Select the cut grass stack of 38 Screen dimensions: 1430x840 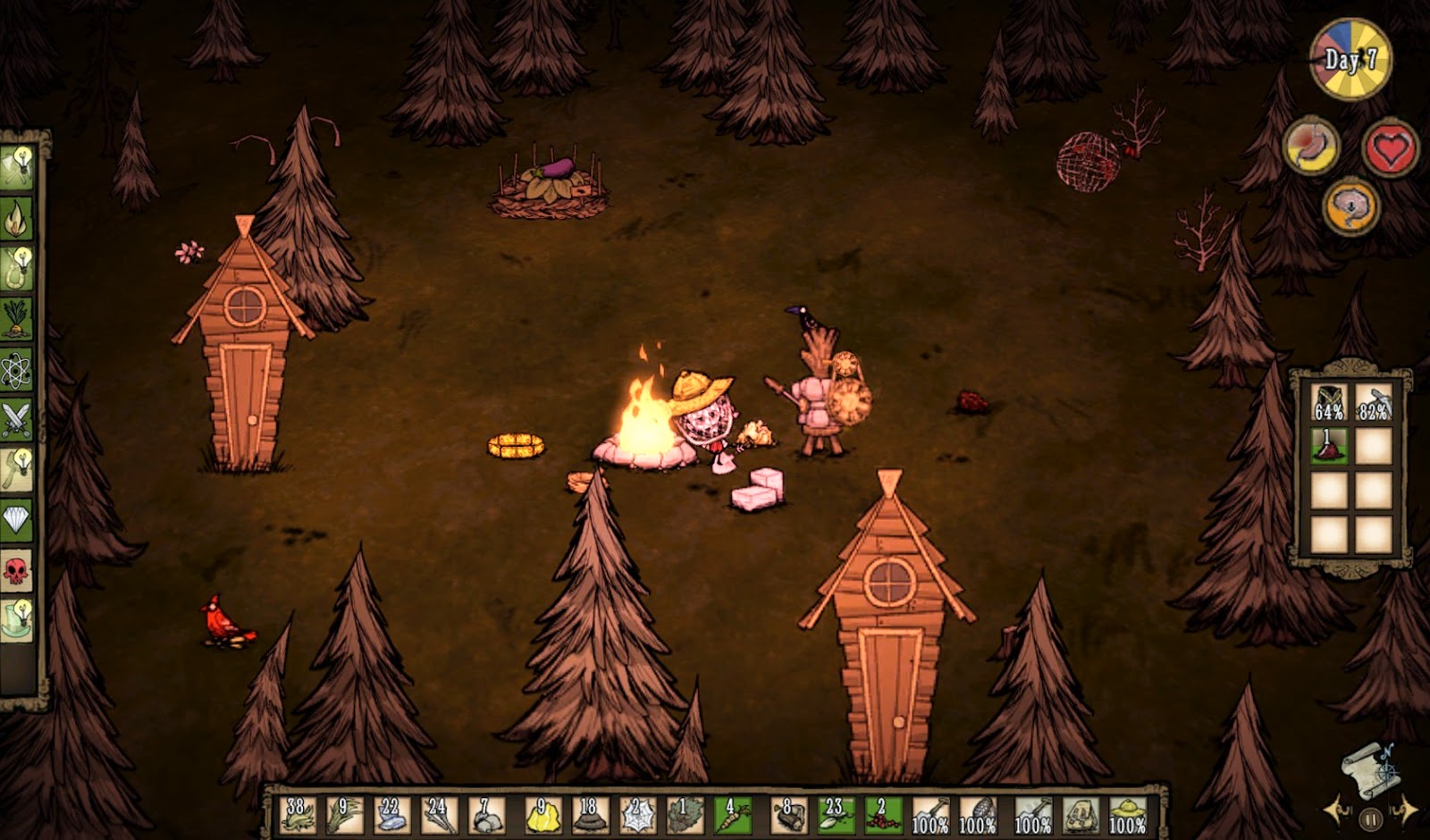point(296,814)
